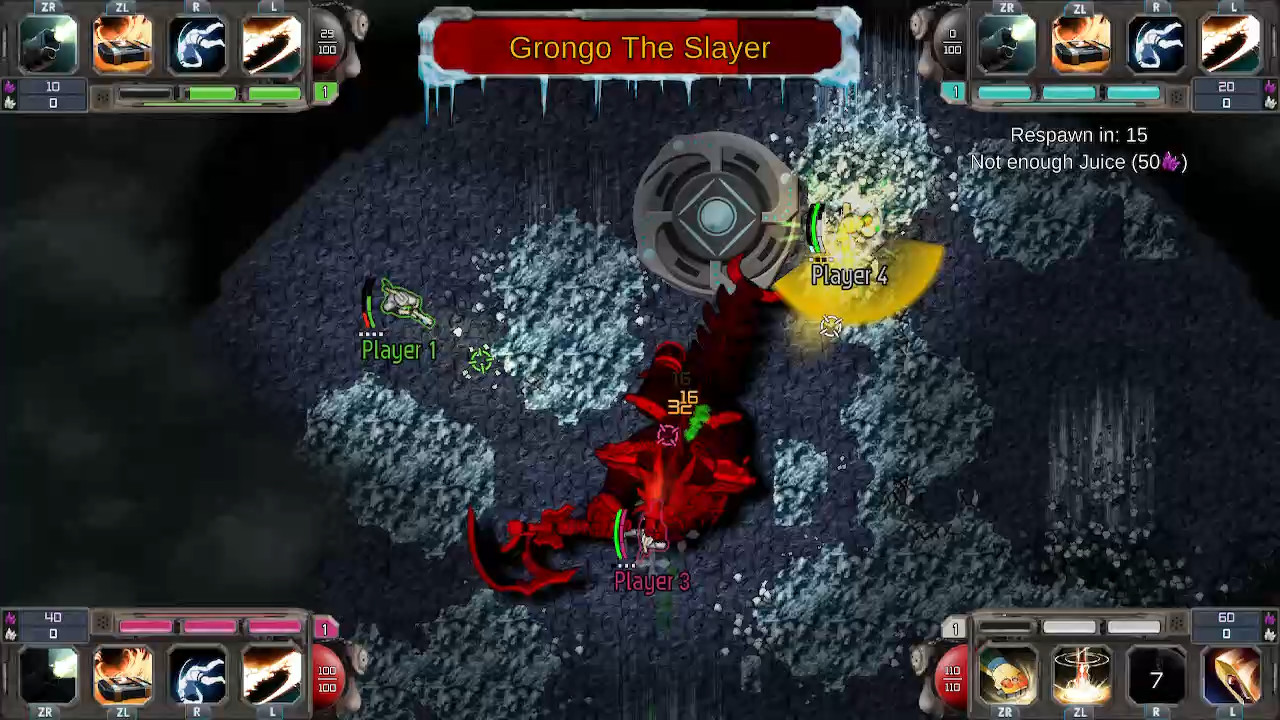Expand Player 1's HUD via the vent grille icon

pos(103,97)
